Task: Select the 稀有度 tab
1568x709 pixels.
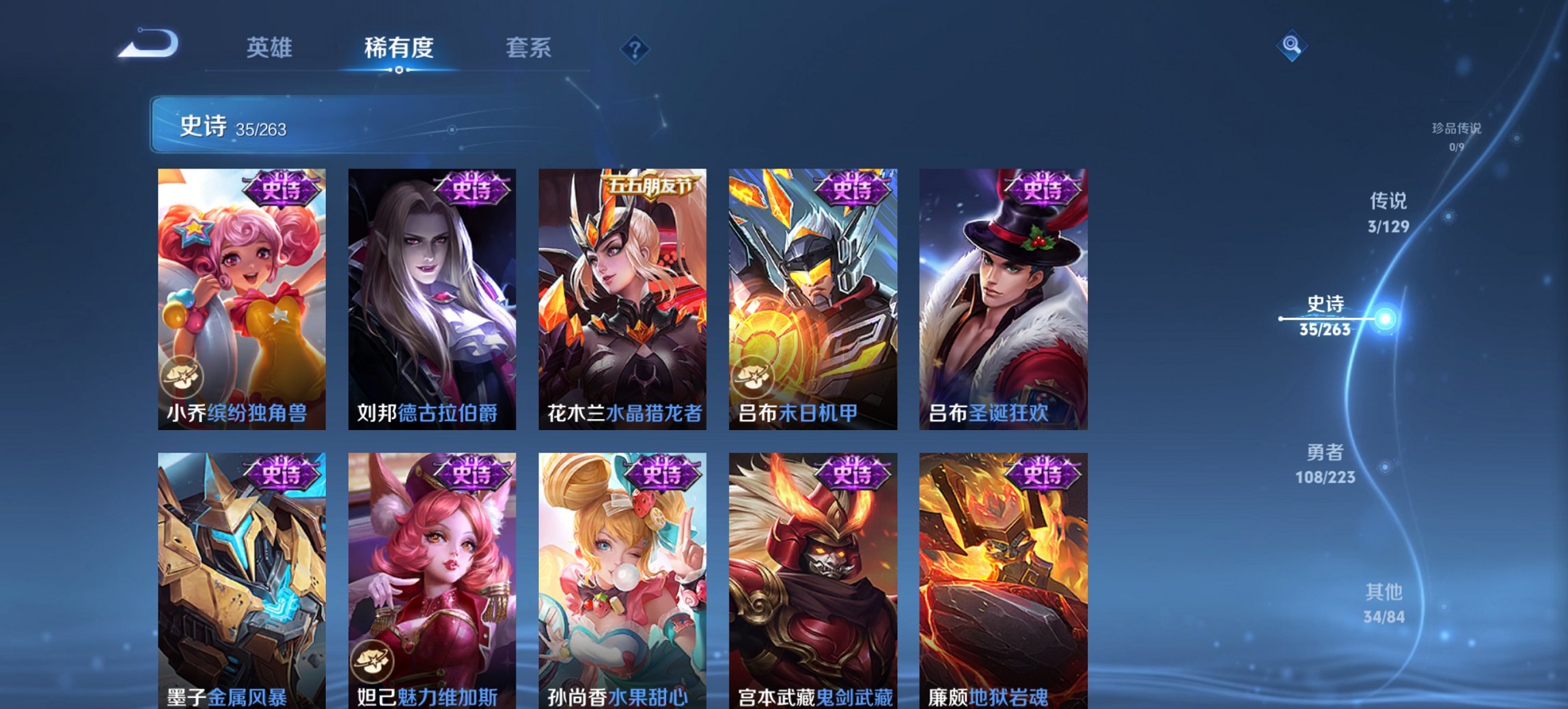Action: click(x=398, y=48)
